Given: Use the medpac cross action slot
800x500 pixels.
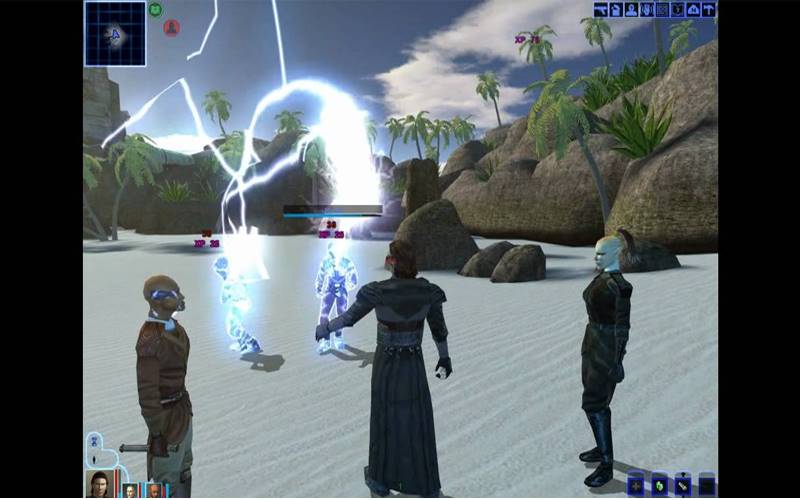Looking at the screenshot, I should click(x=636, y=486).
